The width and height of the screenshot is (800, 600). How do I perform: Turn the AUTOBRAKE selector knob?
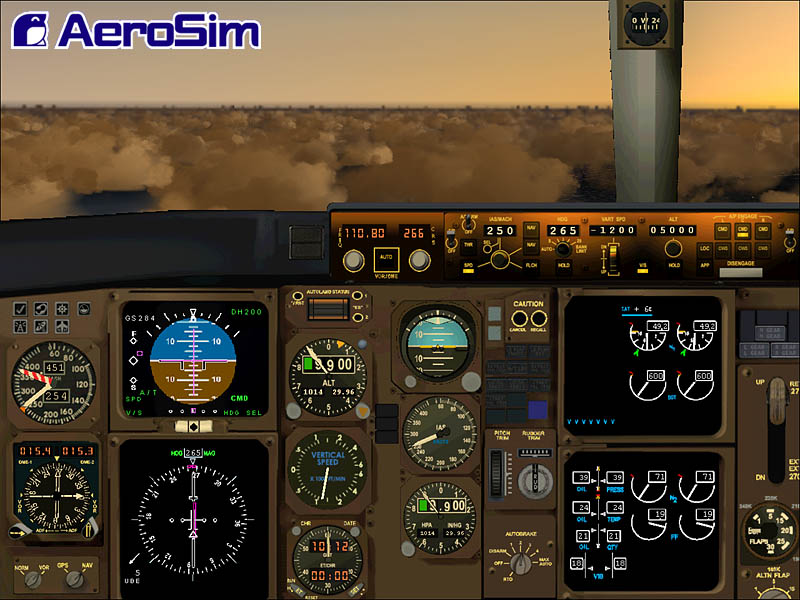[517, 561]
